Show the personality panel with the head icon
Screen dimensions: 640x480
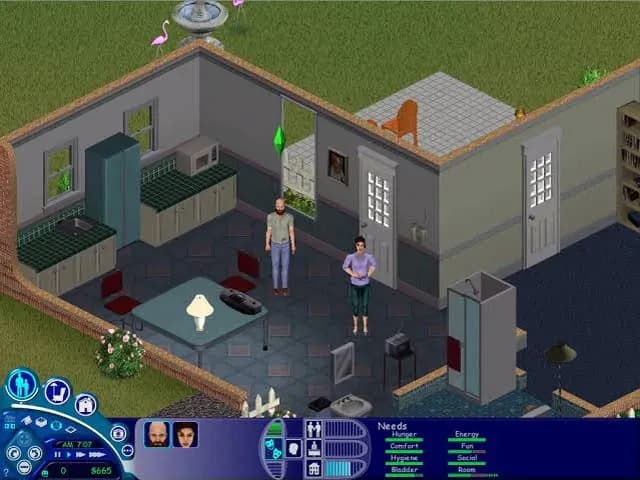click(294, 448)
